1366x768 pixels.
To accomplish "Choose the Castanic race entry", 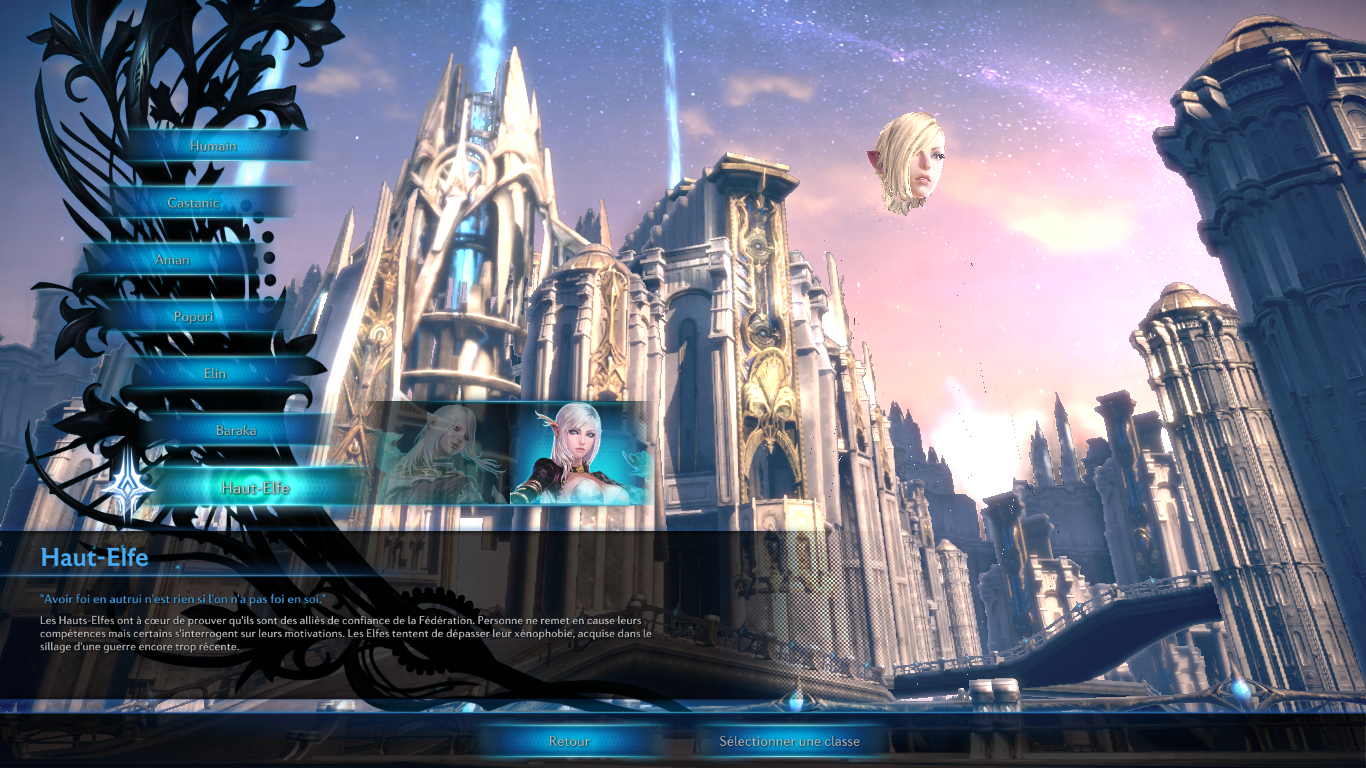I will pos(193,203).
